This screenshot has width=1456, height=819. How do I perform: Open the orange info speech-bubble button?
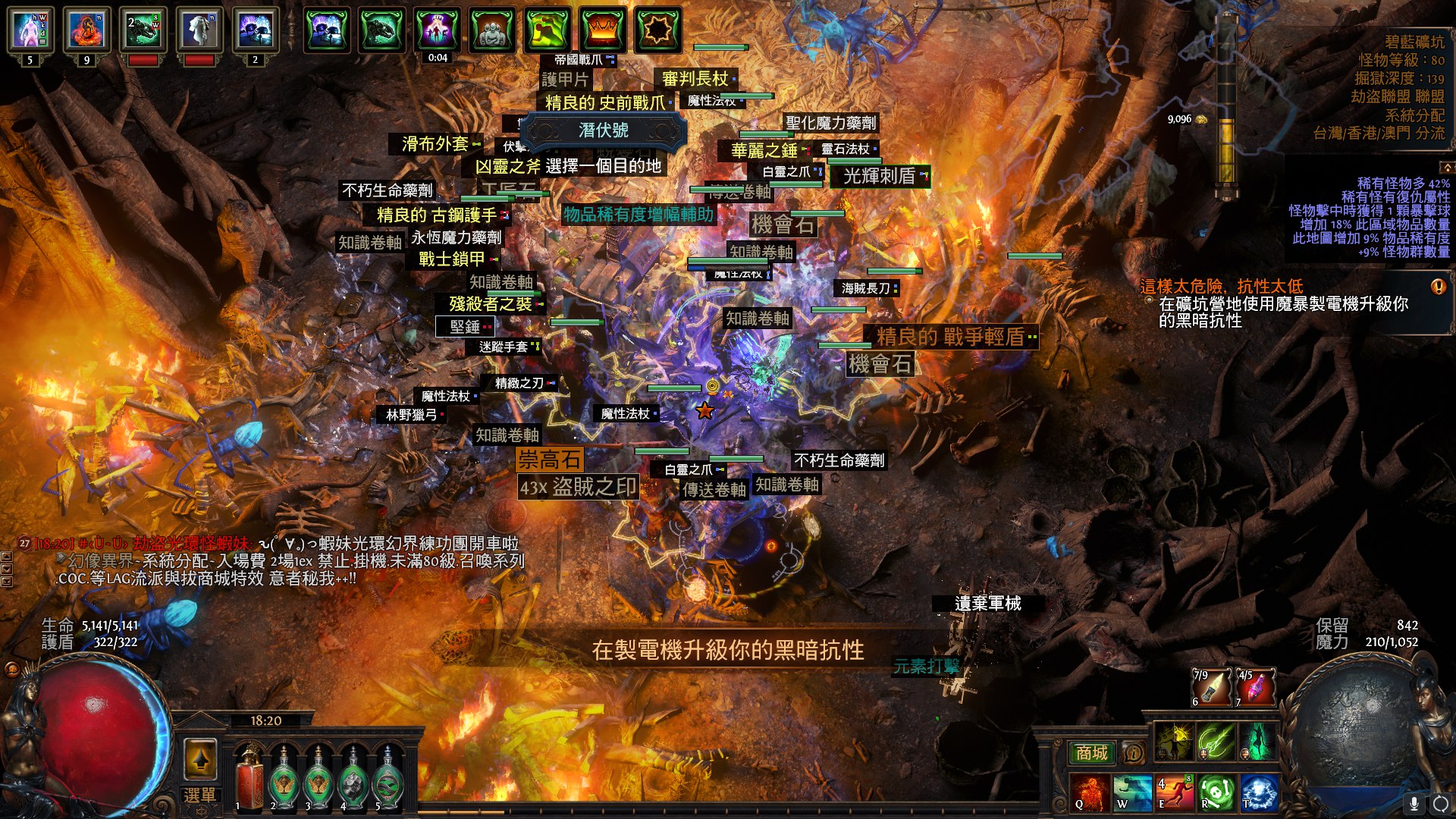(x=1133, y=753)
